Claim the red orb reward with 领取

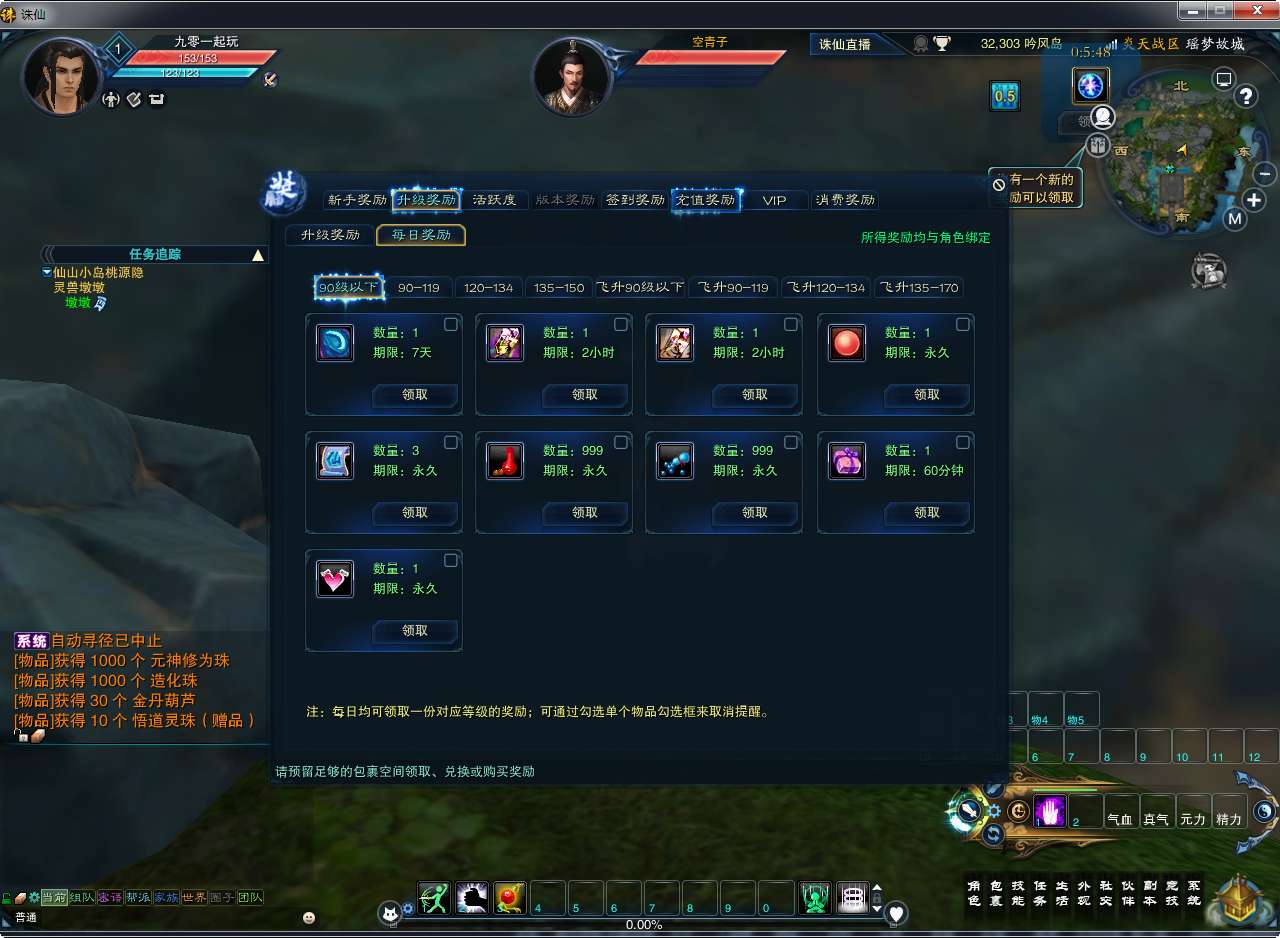point(927,395)
